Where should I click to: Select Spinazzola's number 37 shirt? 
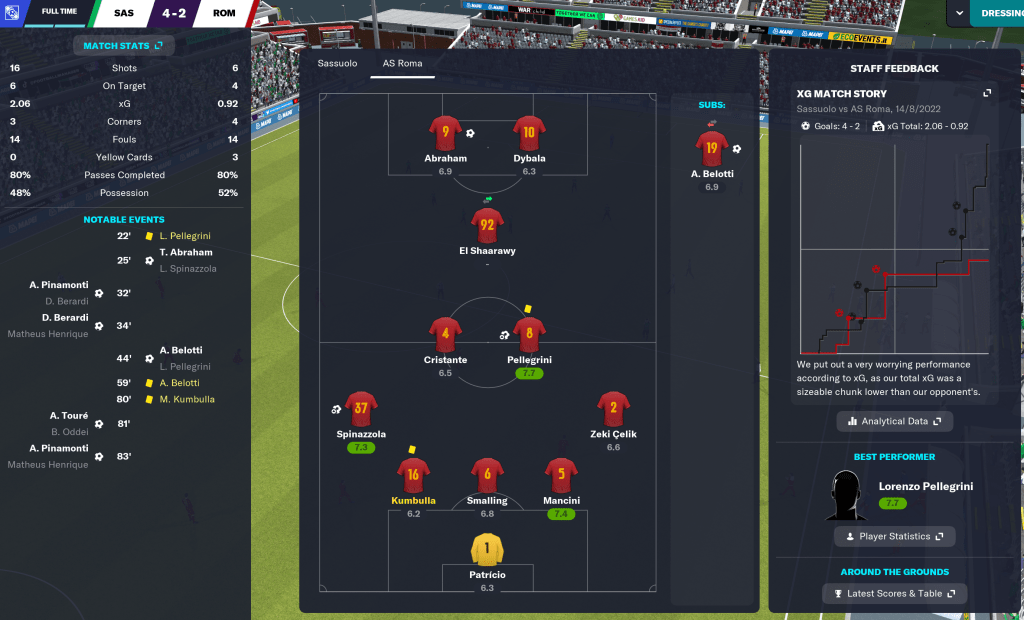[361, 408]
